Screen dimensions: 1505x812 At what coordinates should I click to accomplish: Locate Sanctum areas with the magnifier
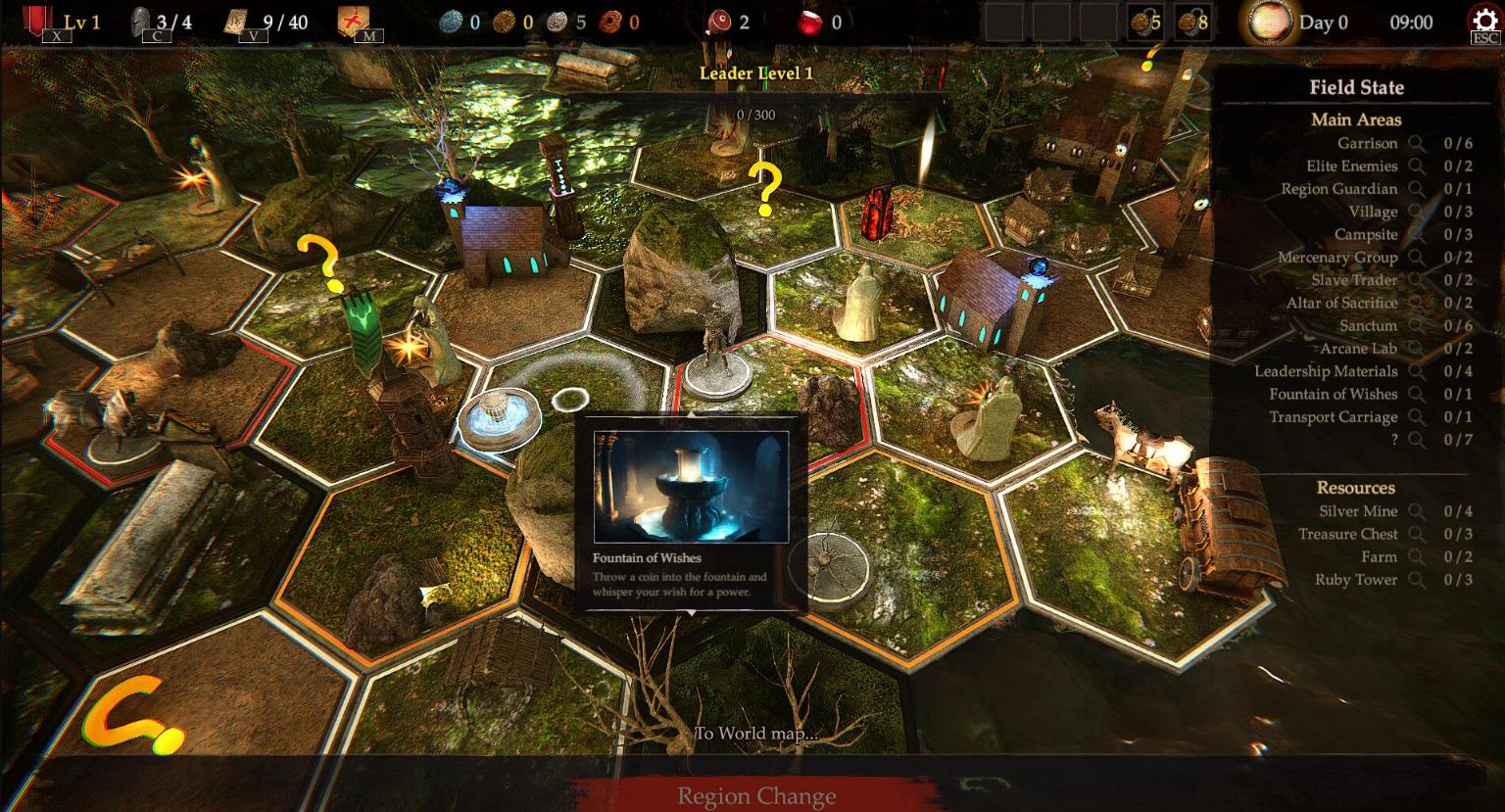[1417, 325]
